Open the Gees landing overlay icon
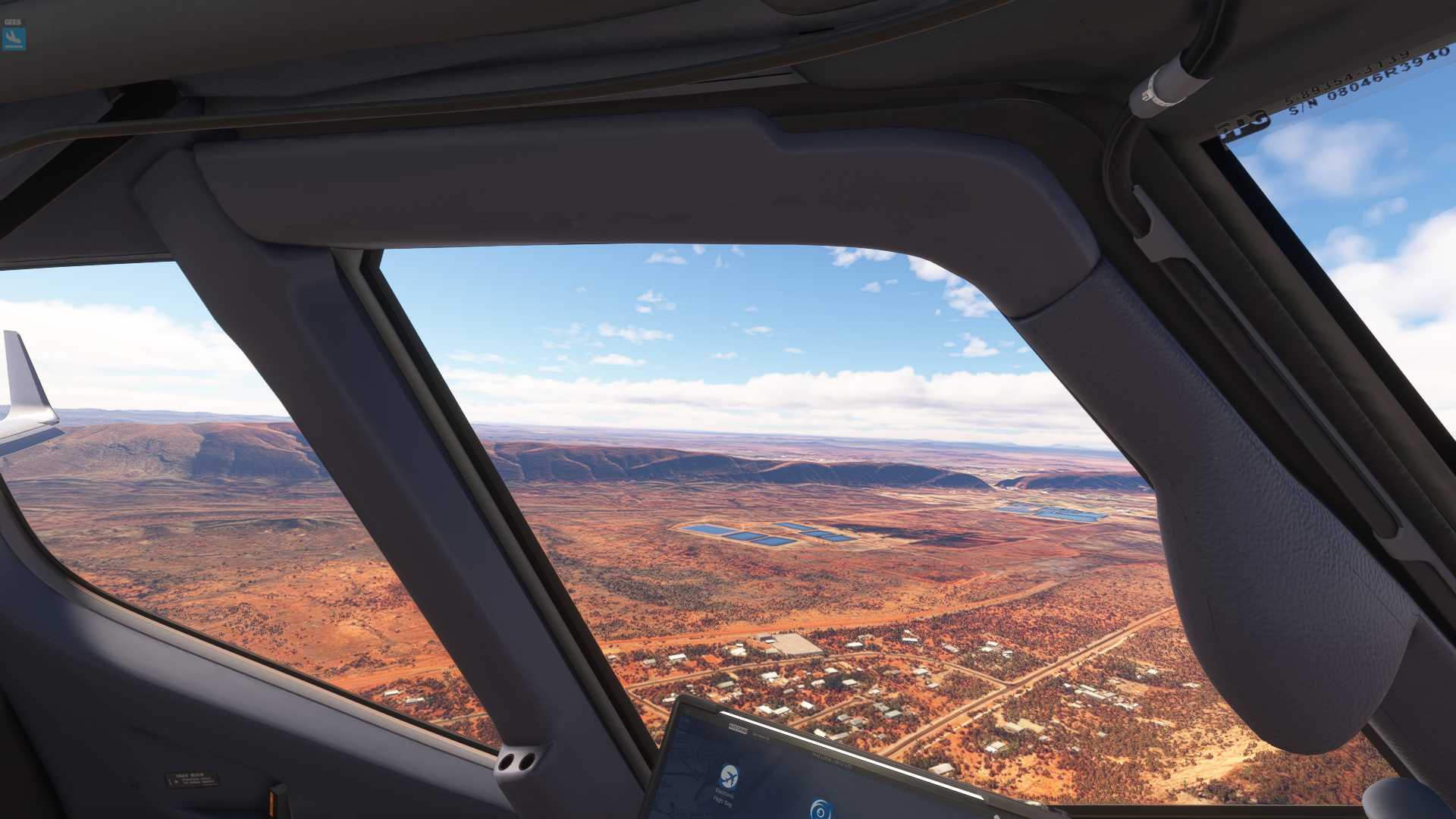Viewport: 1456px width, 819px height. [14, 38]
